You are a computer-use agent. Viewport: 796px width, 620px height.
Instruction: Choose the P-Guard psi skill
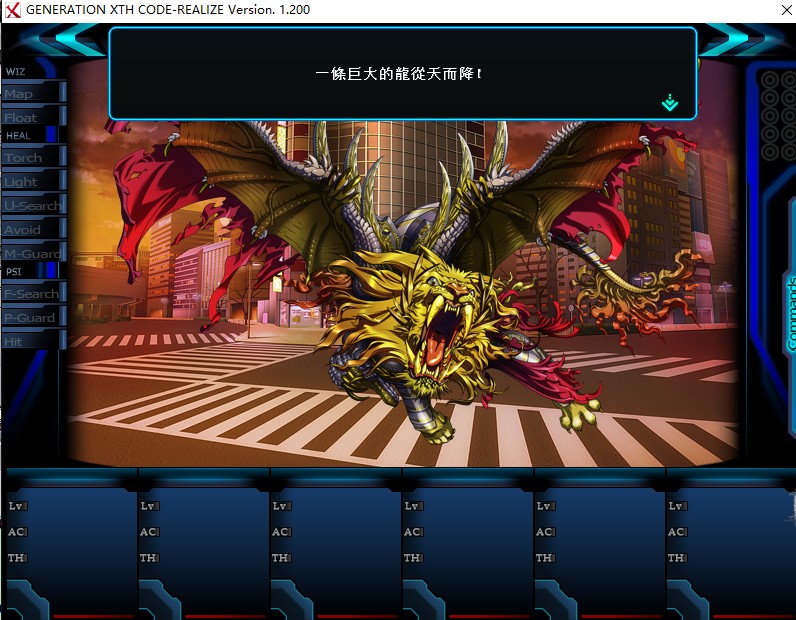click(x=32, y=317)
